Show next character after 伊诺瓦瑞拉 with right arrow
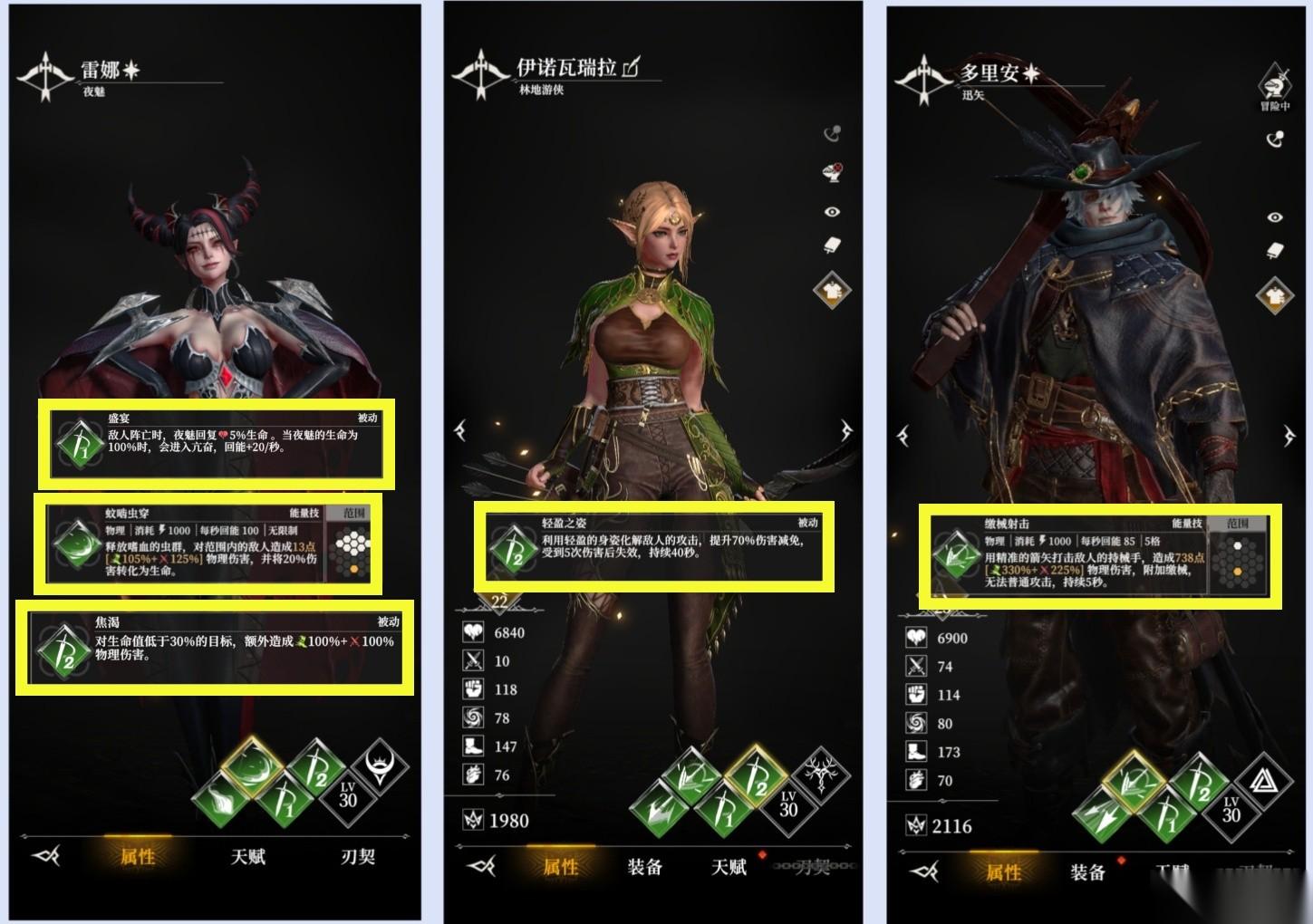Viewport: 1313px width, 924px height. pyautogui.click(x=847, y=430)
